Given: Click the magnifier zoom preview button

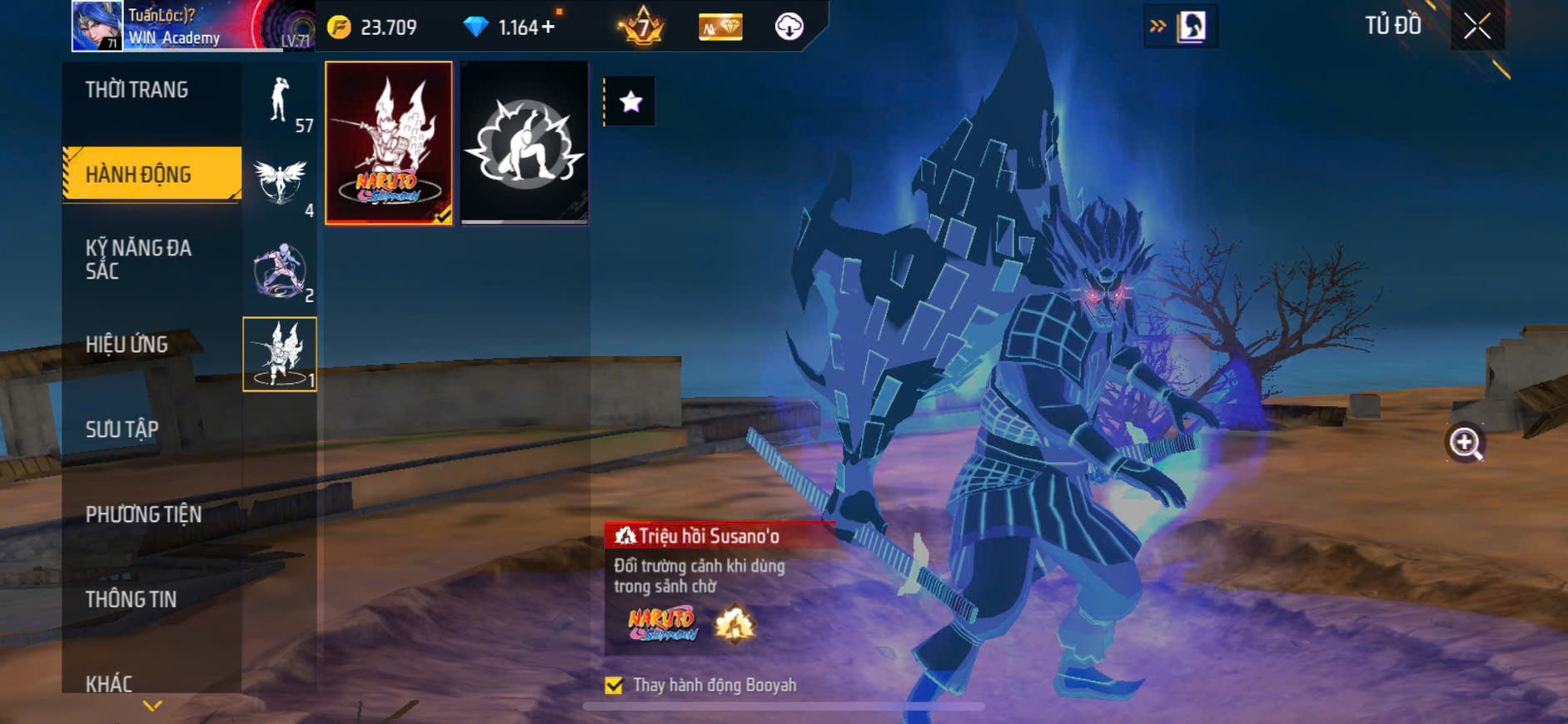Looking at the screenshot, I should pyautogui.click(x=1465, y=443).
